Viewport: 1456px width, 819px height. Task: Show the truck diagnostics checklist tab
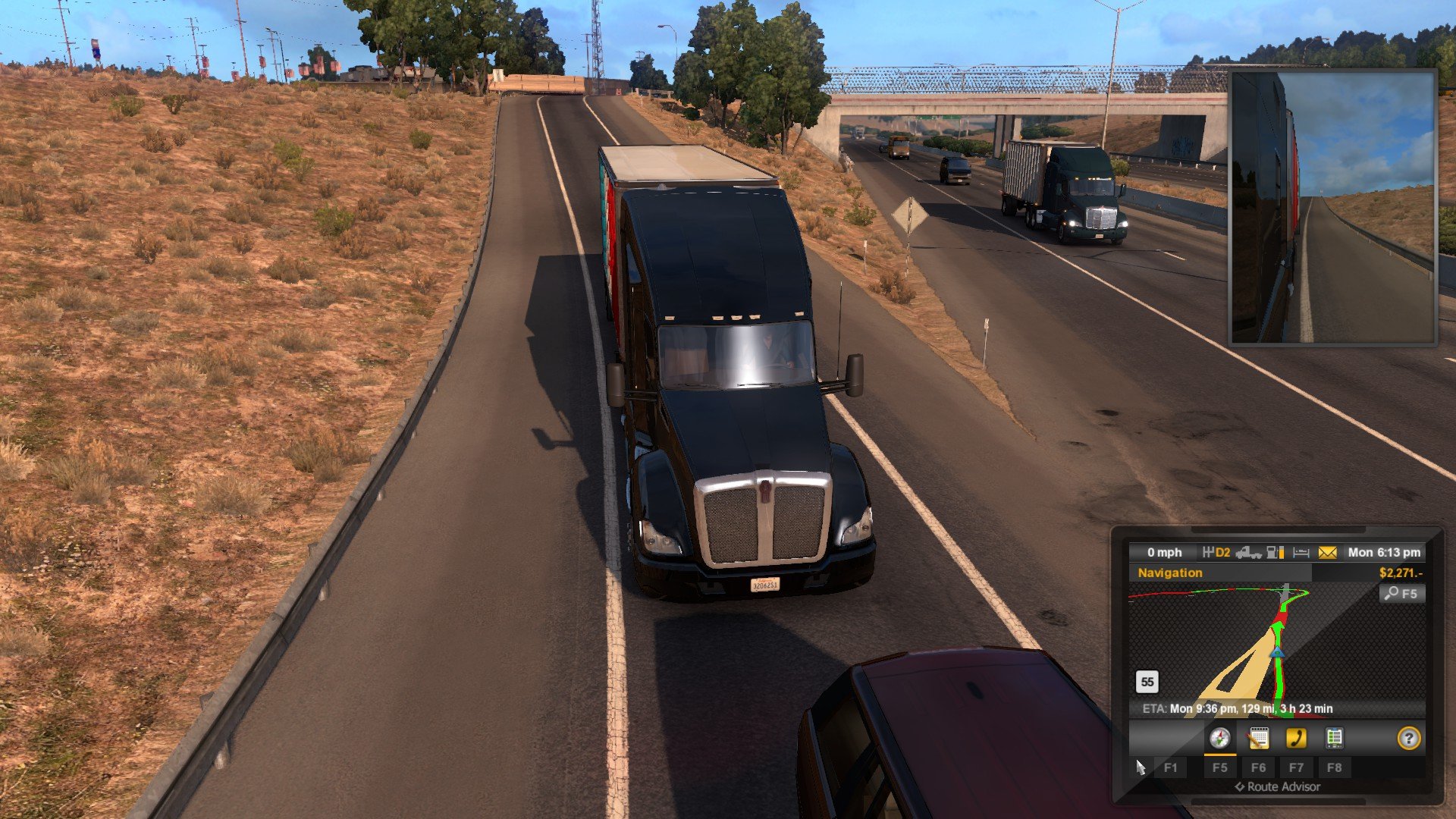[x=1334, y=738]
